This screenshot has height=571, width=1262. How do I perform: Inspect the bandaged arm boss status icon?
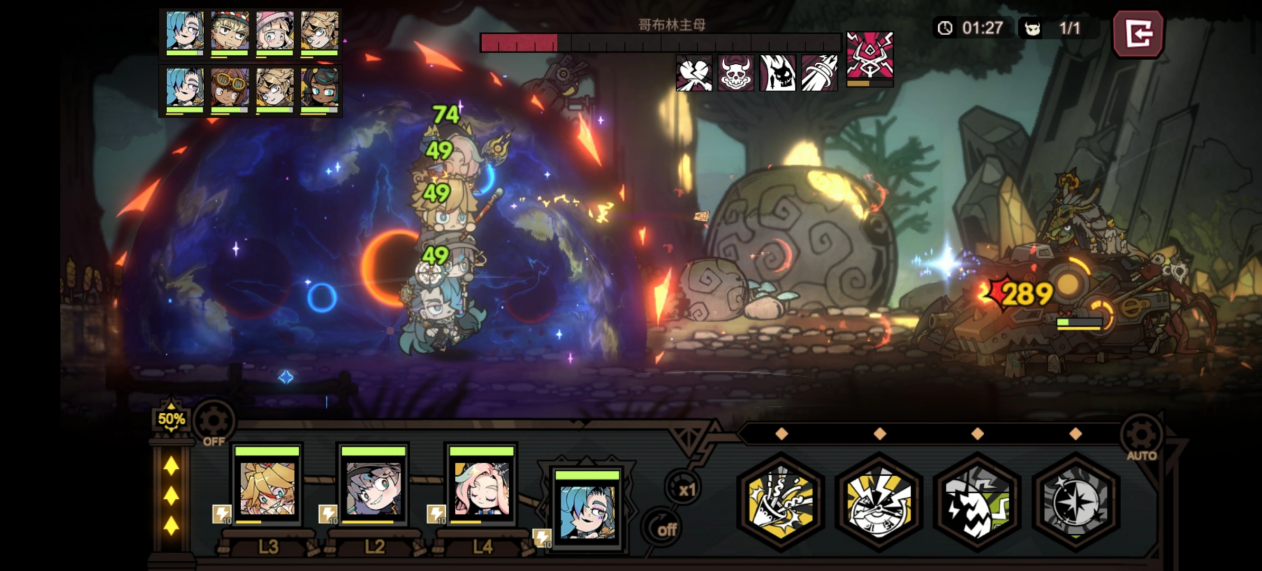819,73
